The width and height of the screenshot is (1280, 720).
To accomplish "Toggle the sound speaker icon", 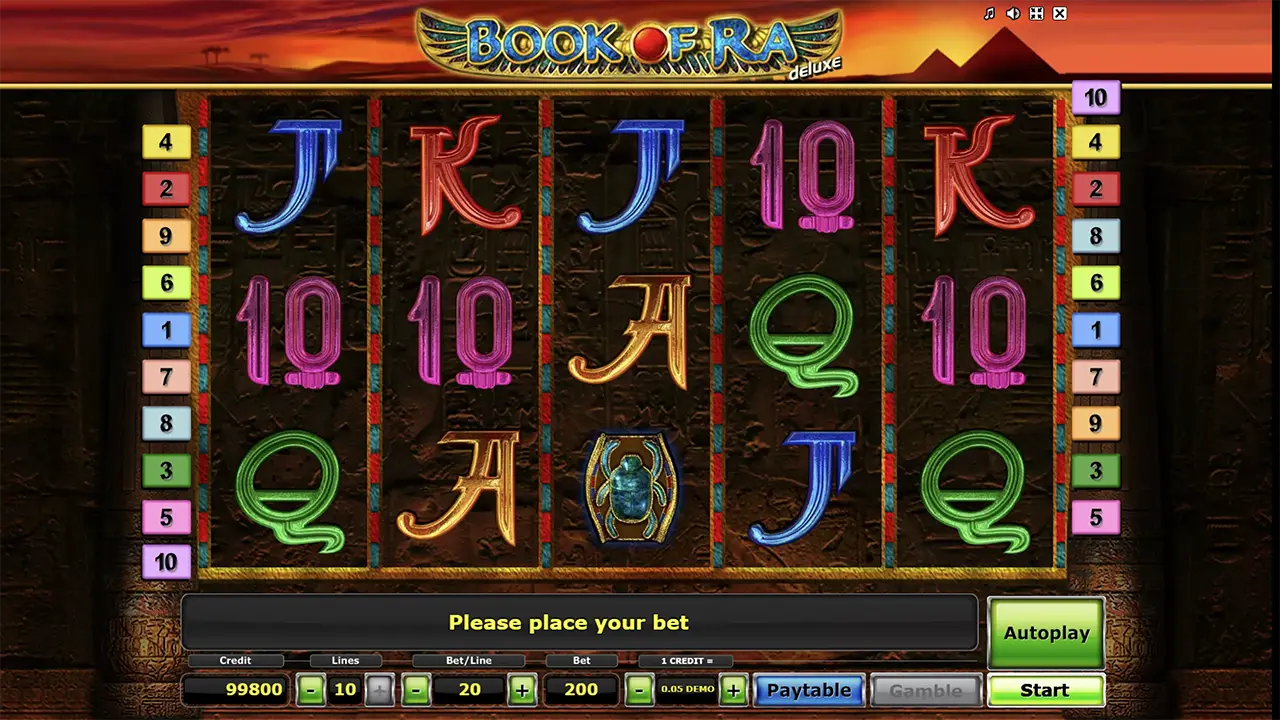I will tap(1013, 14).
